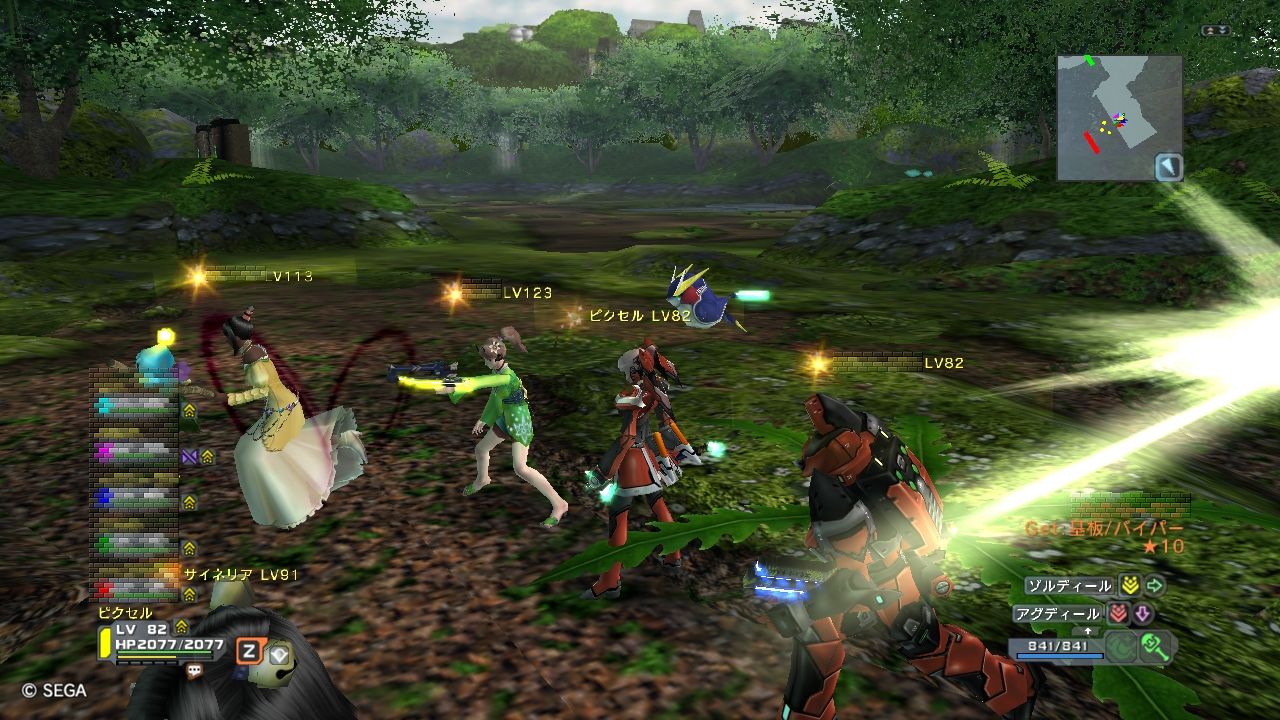Screen dimensions: 1280x720
Task: Select the green wand weapon slot
Action: tap(1156, 646)
